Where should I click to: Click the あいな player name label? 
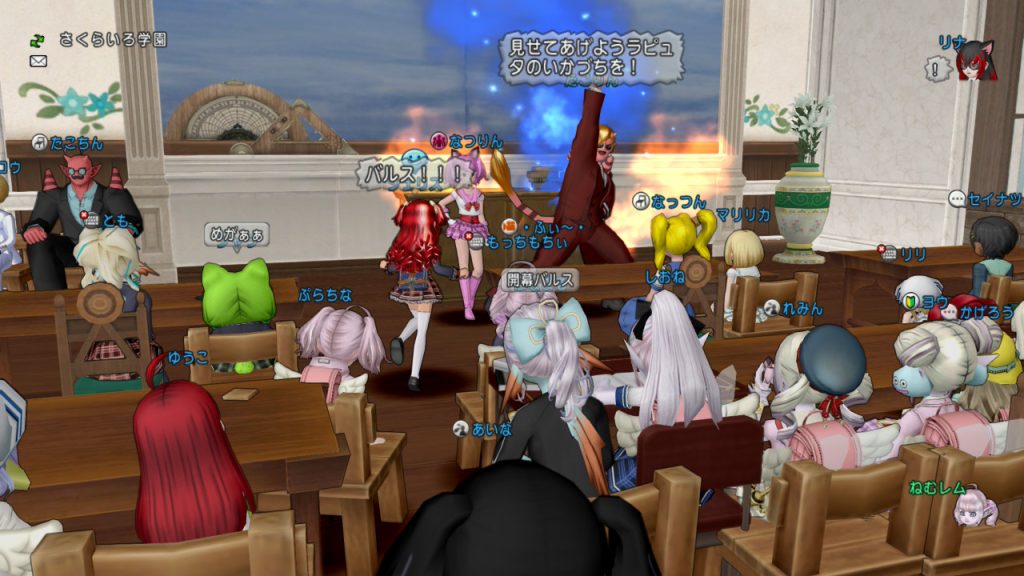coord(491,428)
